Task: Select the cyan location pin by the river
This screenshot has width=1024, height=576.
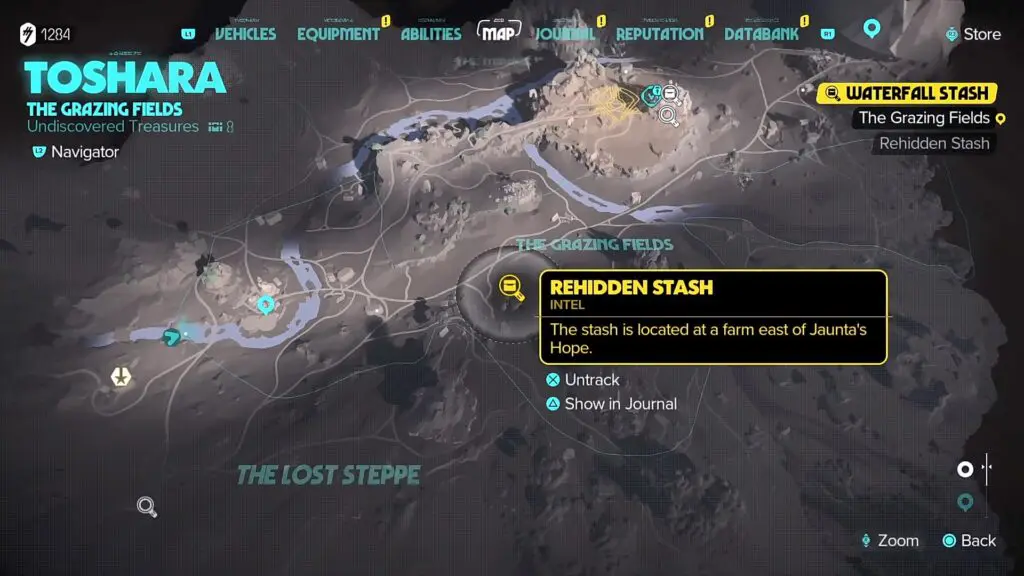Action: [x=266, y=304]
